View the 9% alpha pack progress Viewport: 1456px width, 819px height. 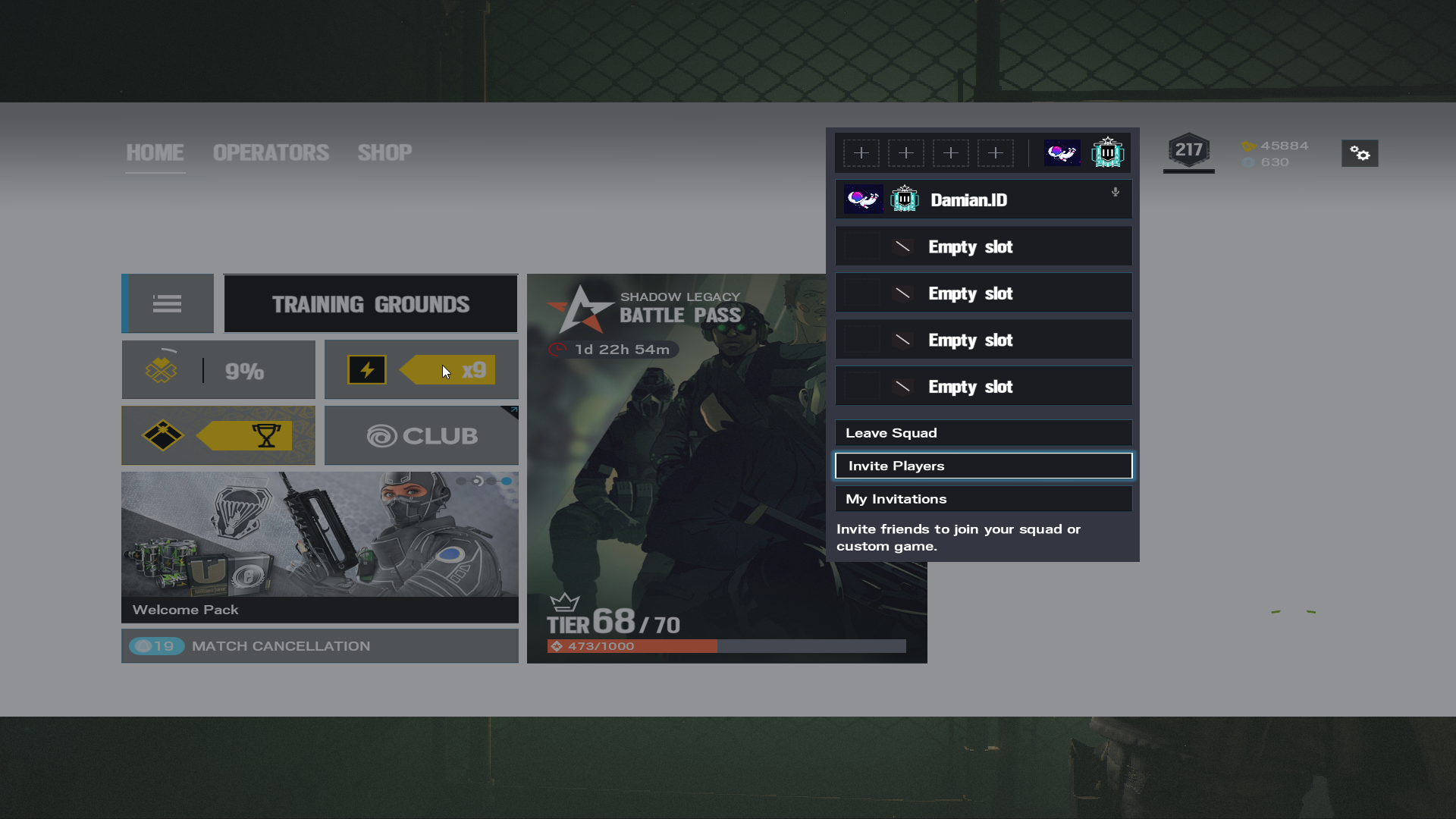pyautogui.click(x=218, y=370)
